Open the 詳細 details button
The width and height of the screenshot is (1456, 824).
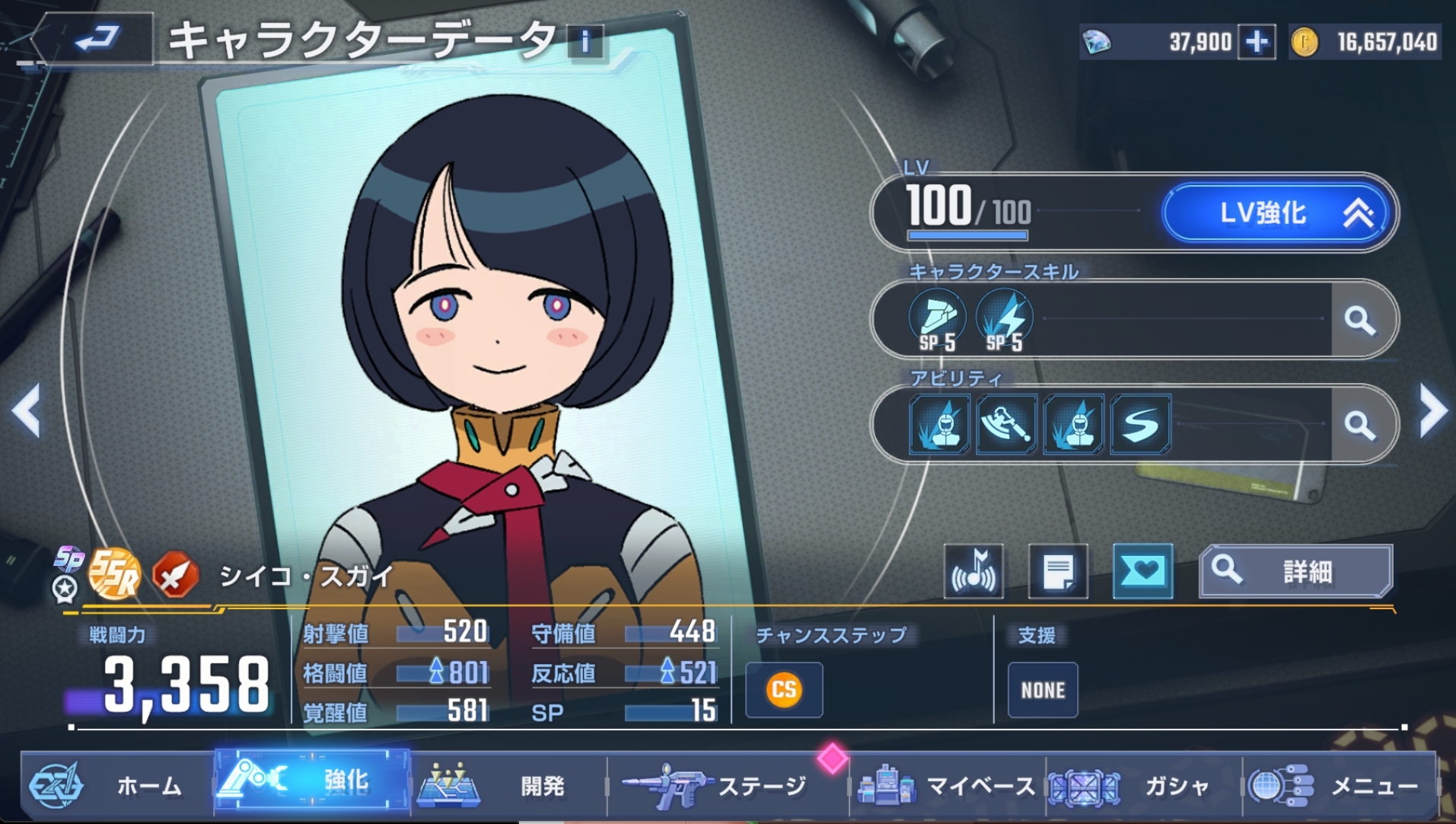tap(1296, 571)
